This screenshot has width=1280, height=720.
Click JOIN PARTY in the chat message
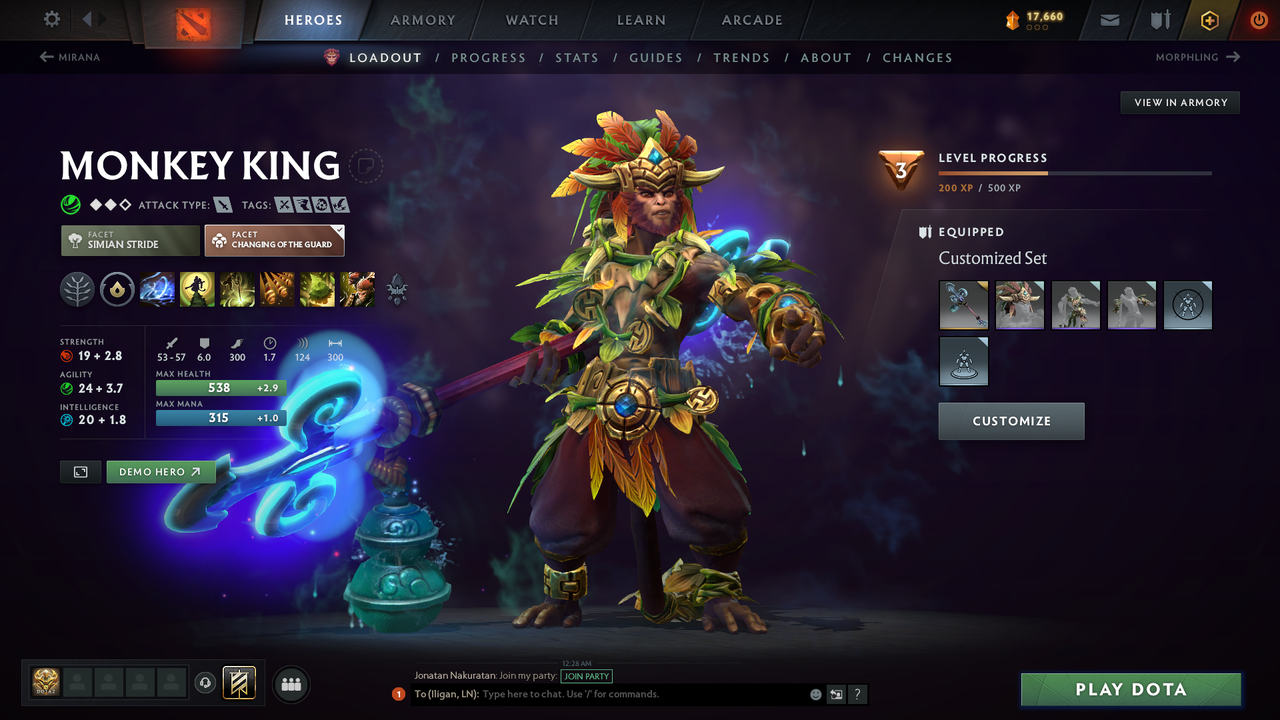click(x=587, y=675)
